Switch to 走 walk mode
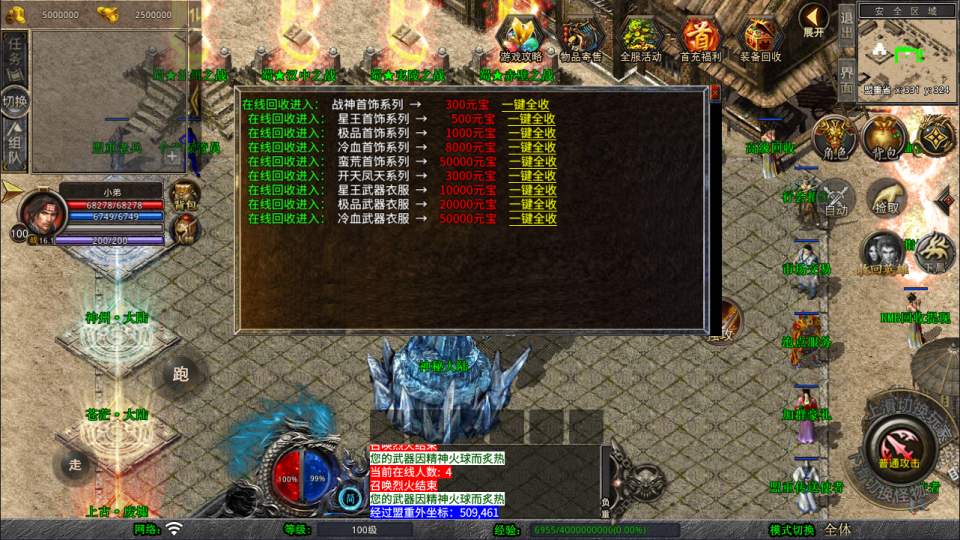The image size is (960, 540). (73, 463)
